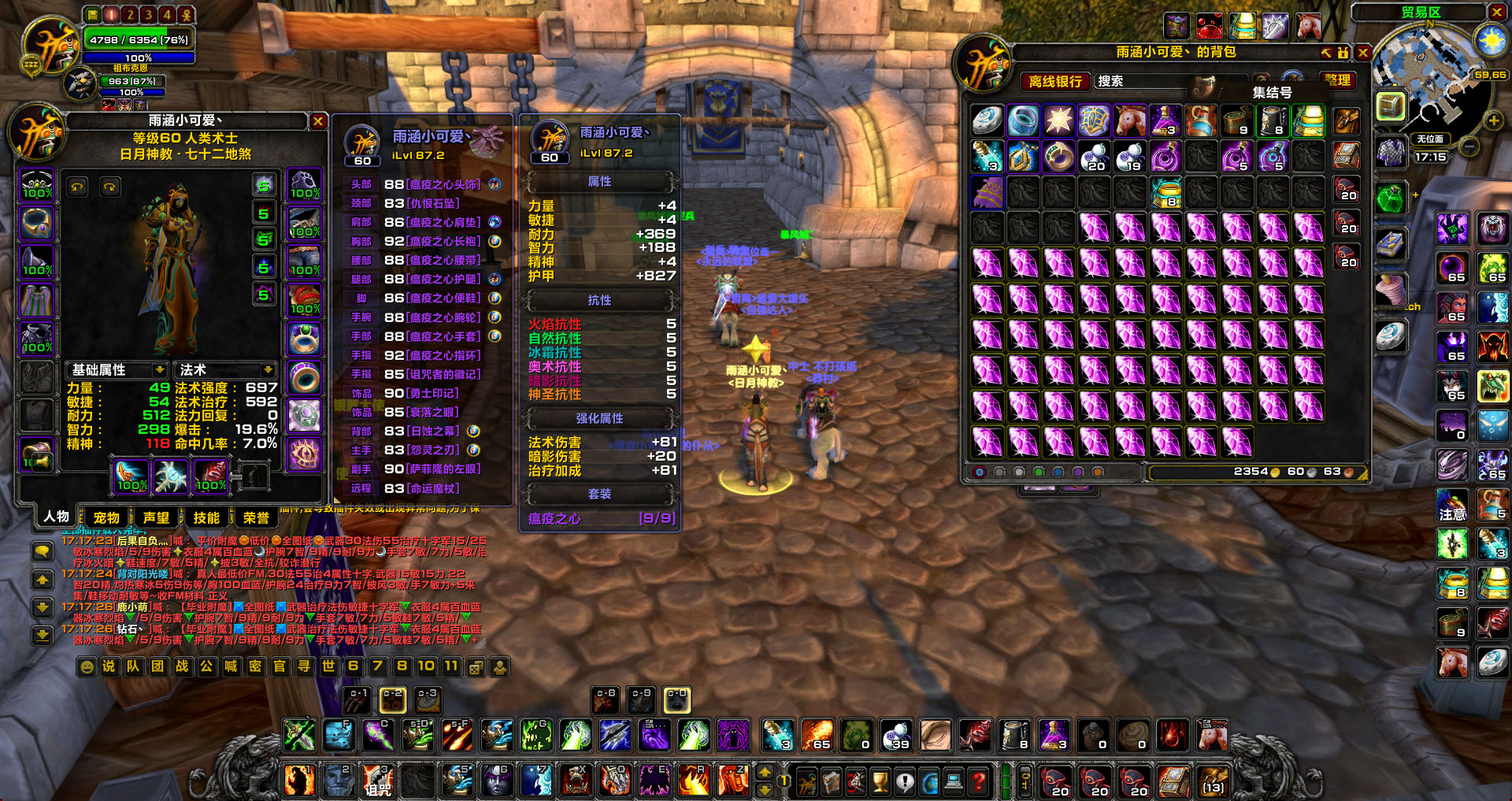Open the 瘟疫之心 set bonus entry

(x=600, y=518)
